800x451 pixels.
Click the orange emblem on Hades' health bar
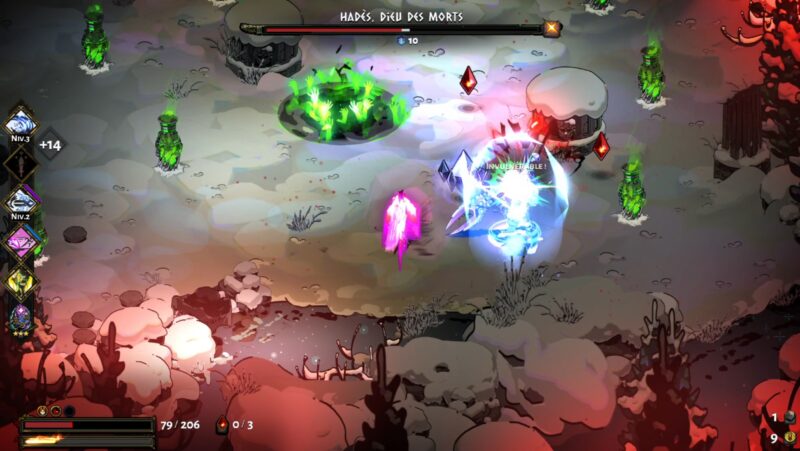point(551,29)
